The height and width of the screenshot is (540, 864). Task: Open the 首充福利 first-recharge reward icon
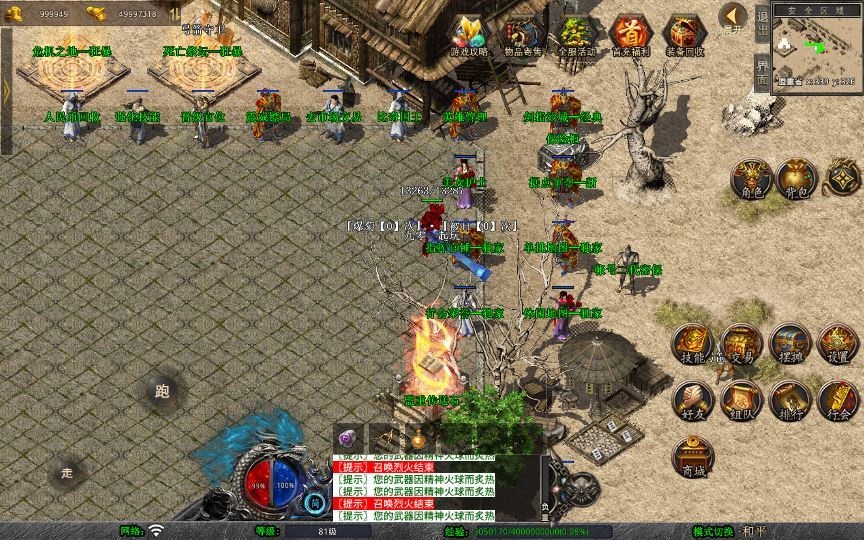click(630, 34)
